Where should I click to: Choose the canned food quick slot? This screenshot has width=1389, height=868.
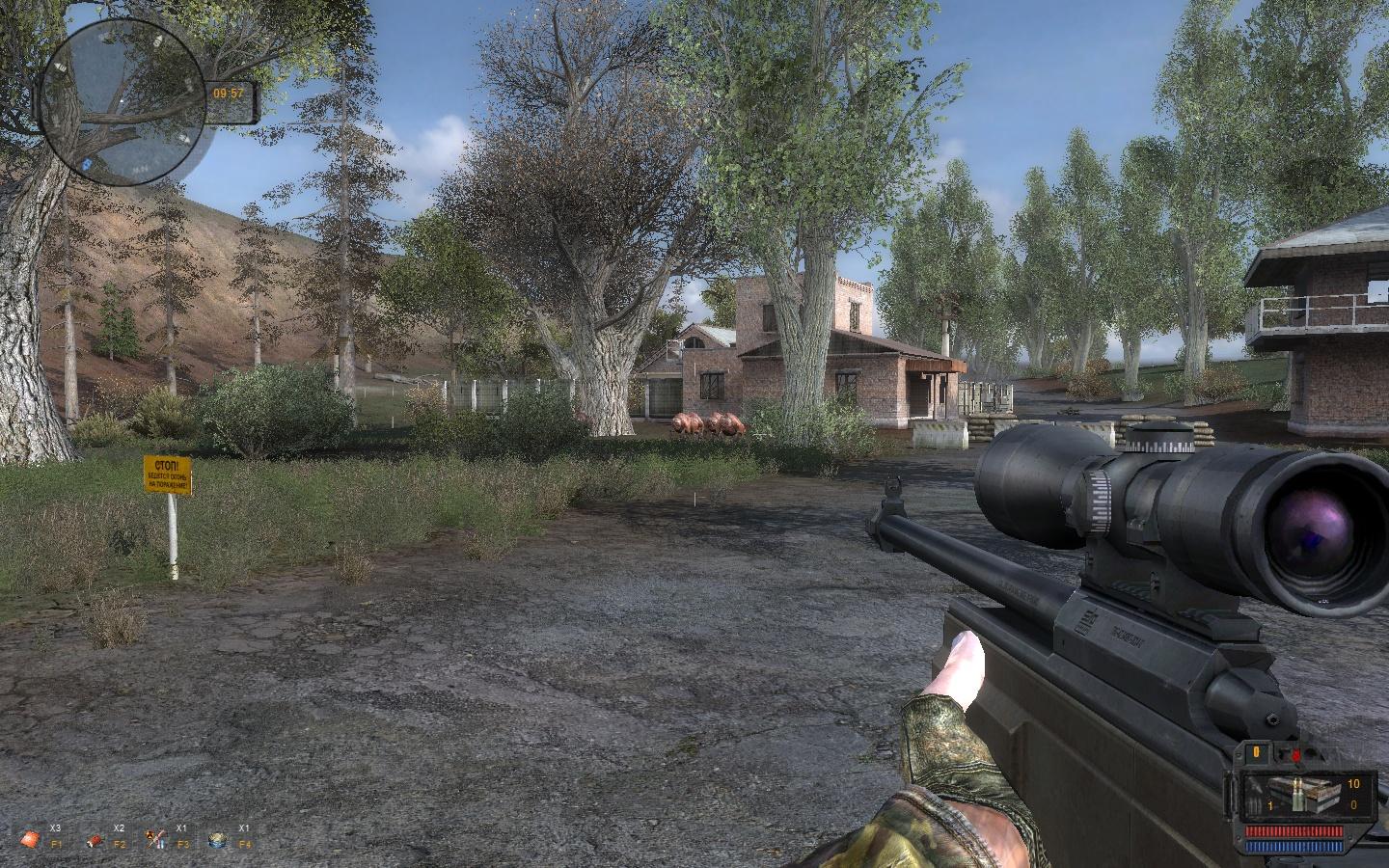point(218,839)
